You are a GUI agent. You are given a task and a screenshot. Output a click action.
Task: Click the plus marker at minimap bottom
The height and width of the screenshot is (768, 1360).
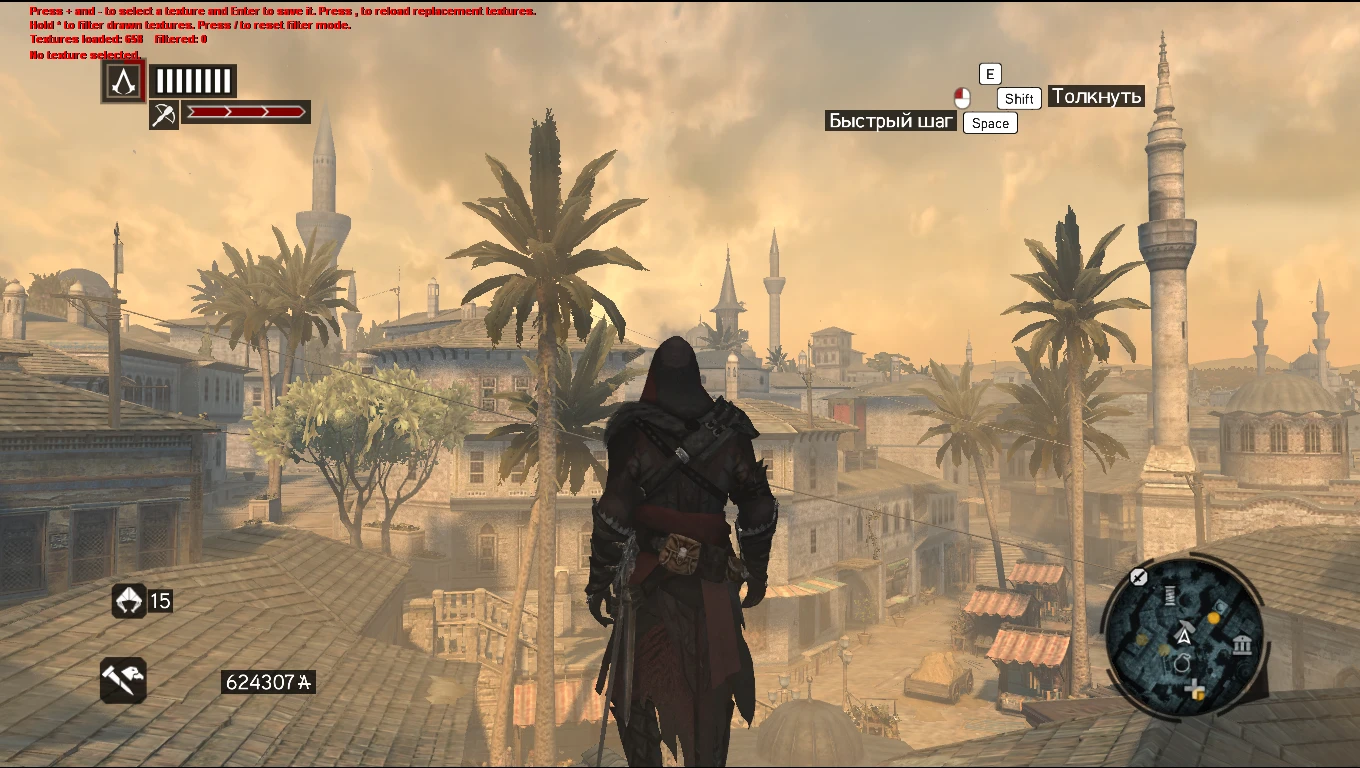1194,688
